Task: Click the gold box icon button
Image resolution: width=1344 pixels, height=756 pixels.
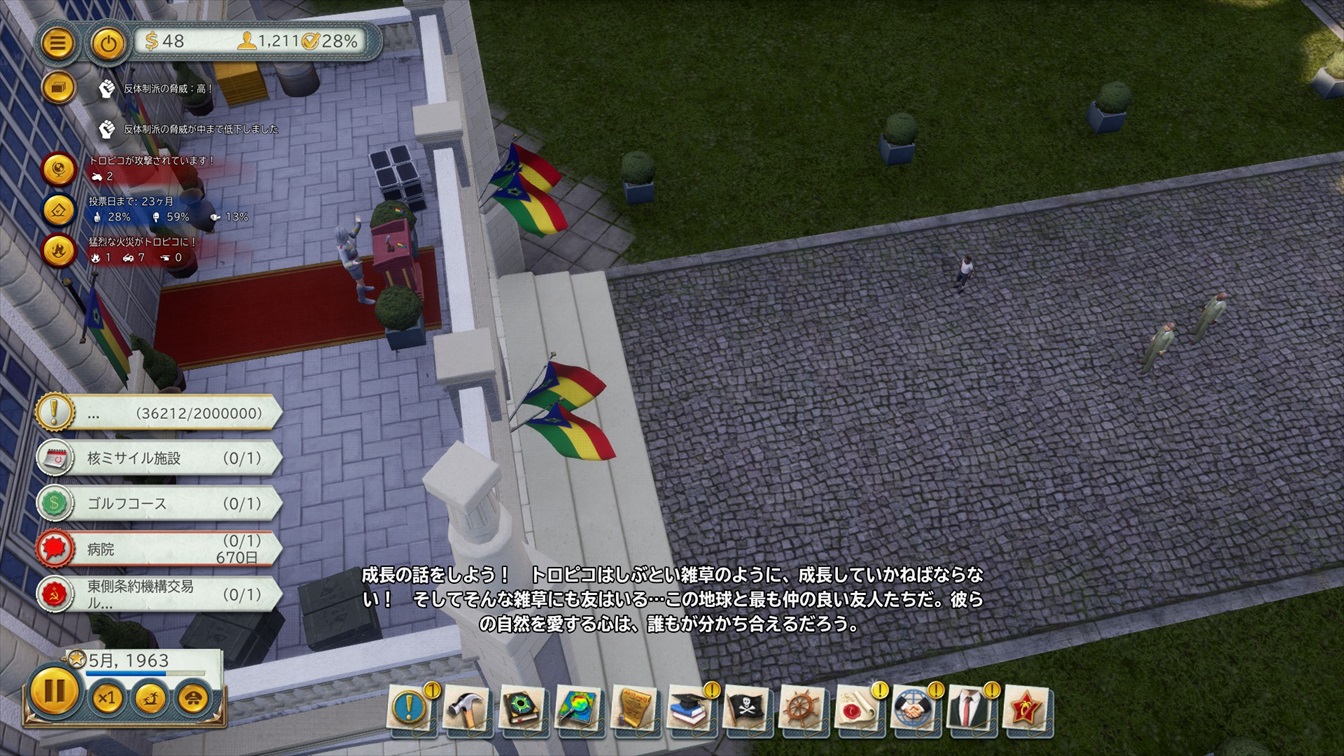Action: 59,88
